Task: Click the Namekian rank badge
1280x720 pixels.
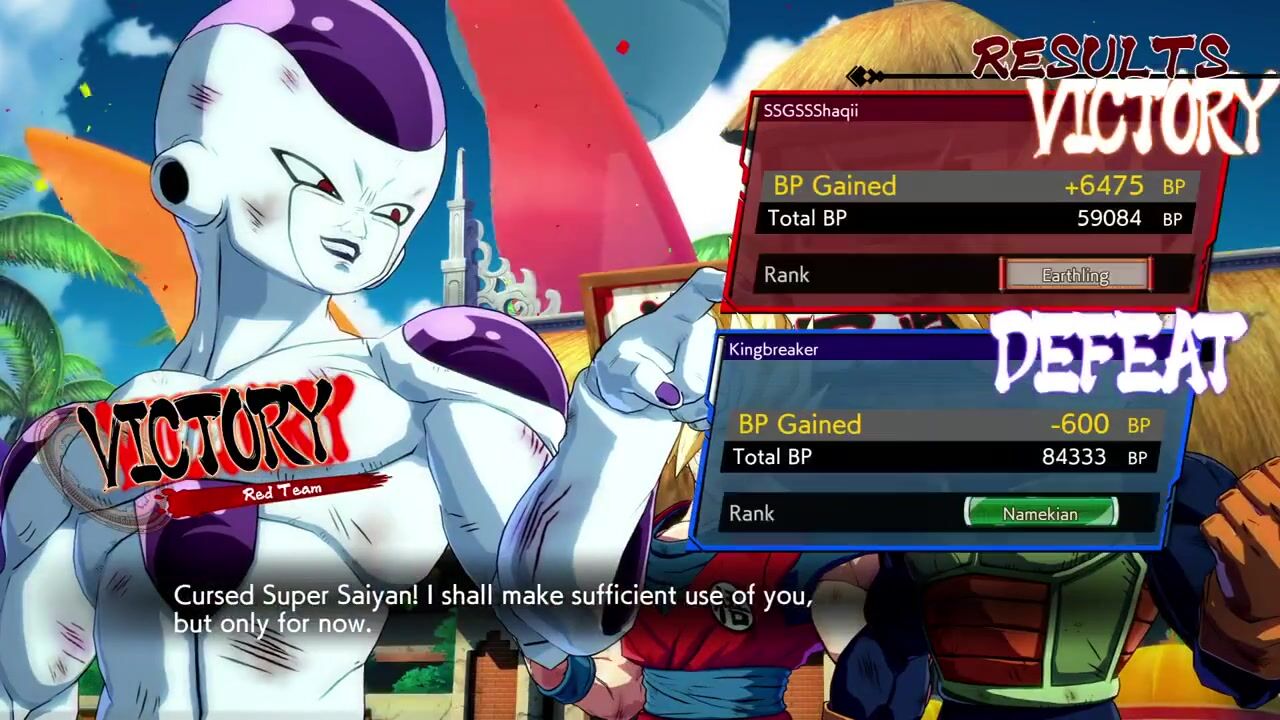Action: (1040, 513)
